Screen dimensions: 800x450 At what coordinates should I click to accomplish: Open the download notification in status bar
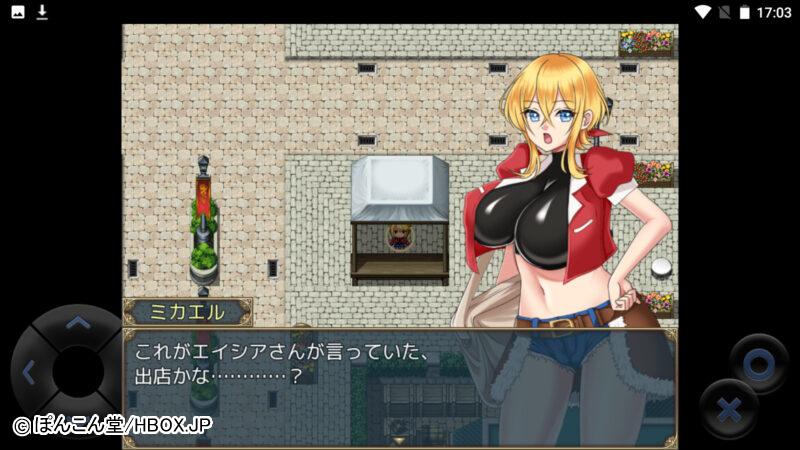click(42, 12)
